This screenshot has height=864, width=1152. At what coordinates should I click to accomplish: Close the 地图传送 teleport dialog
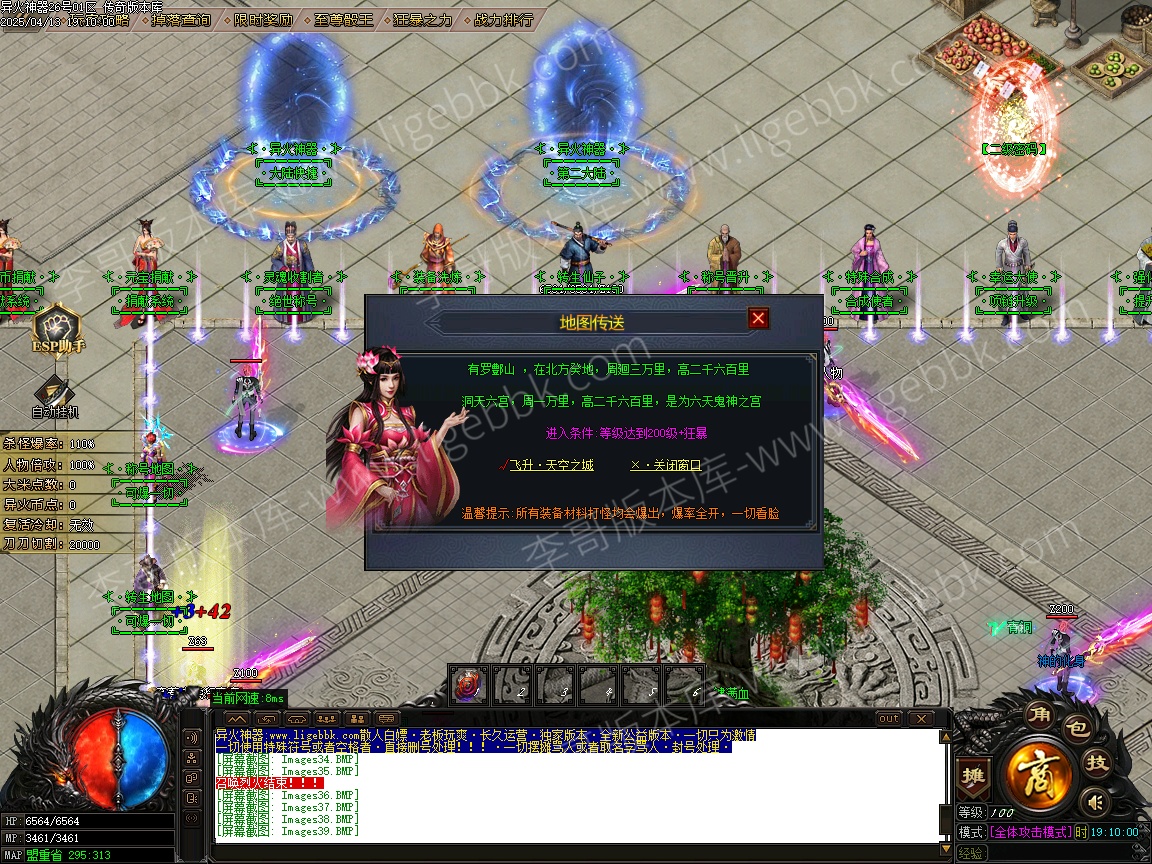coord(759,318)
